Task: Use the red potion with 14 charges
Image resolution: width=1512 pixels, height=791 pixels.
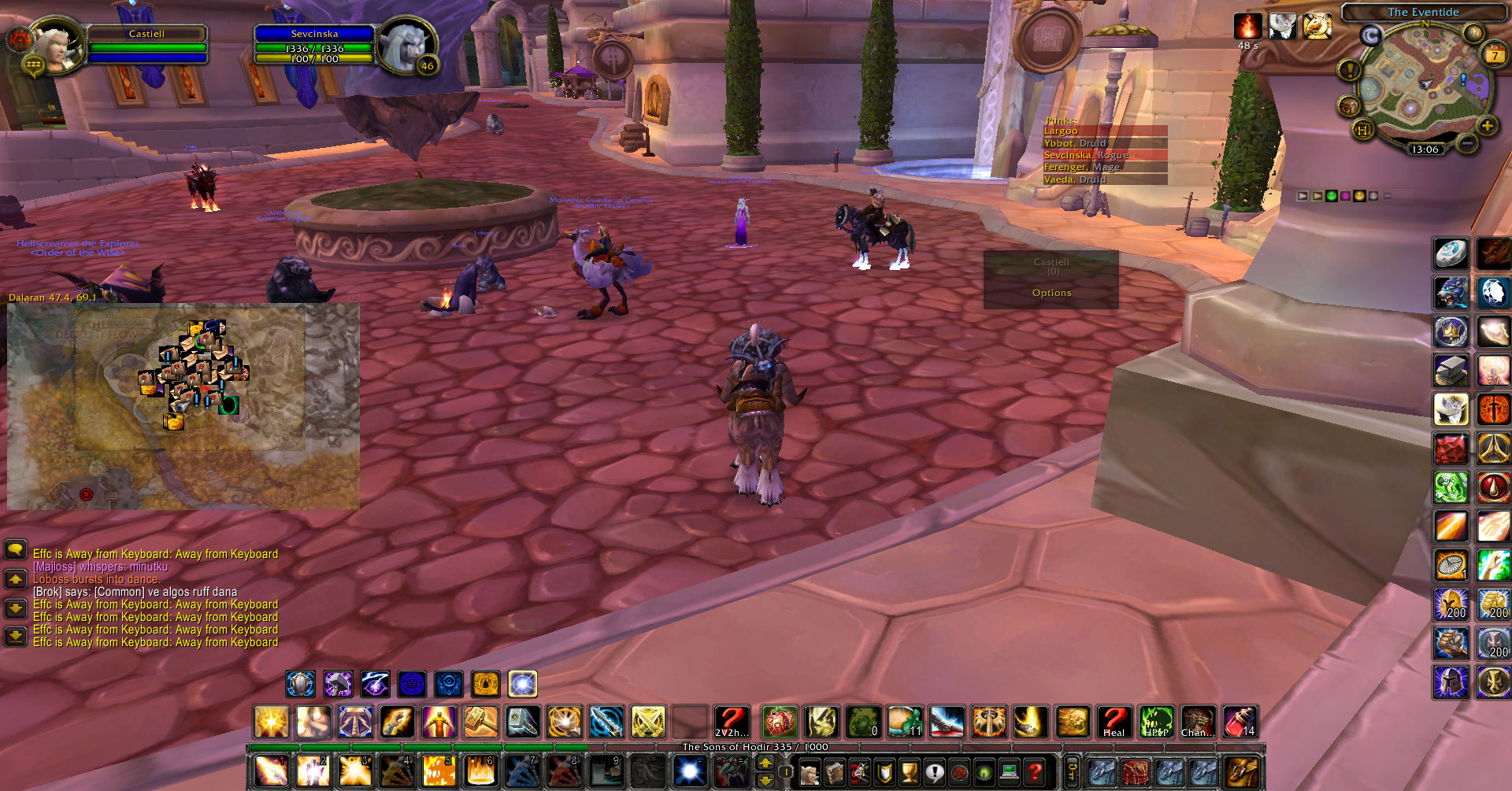Action: 1240,722
